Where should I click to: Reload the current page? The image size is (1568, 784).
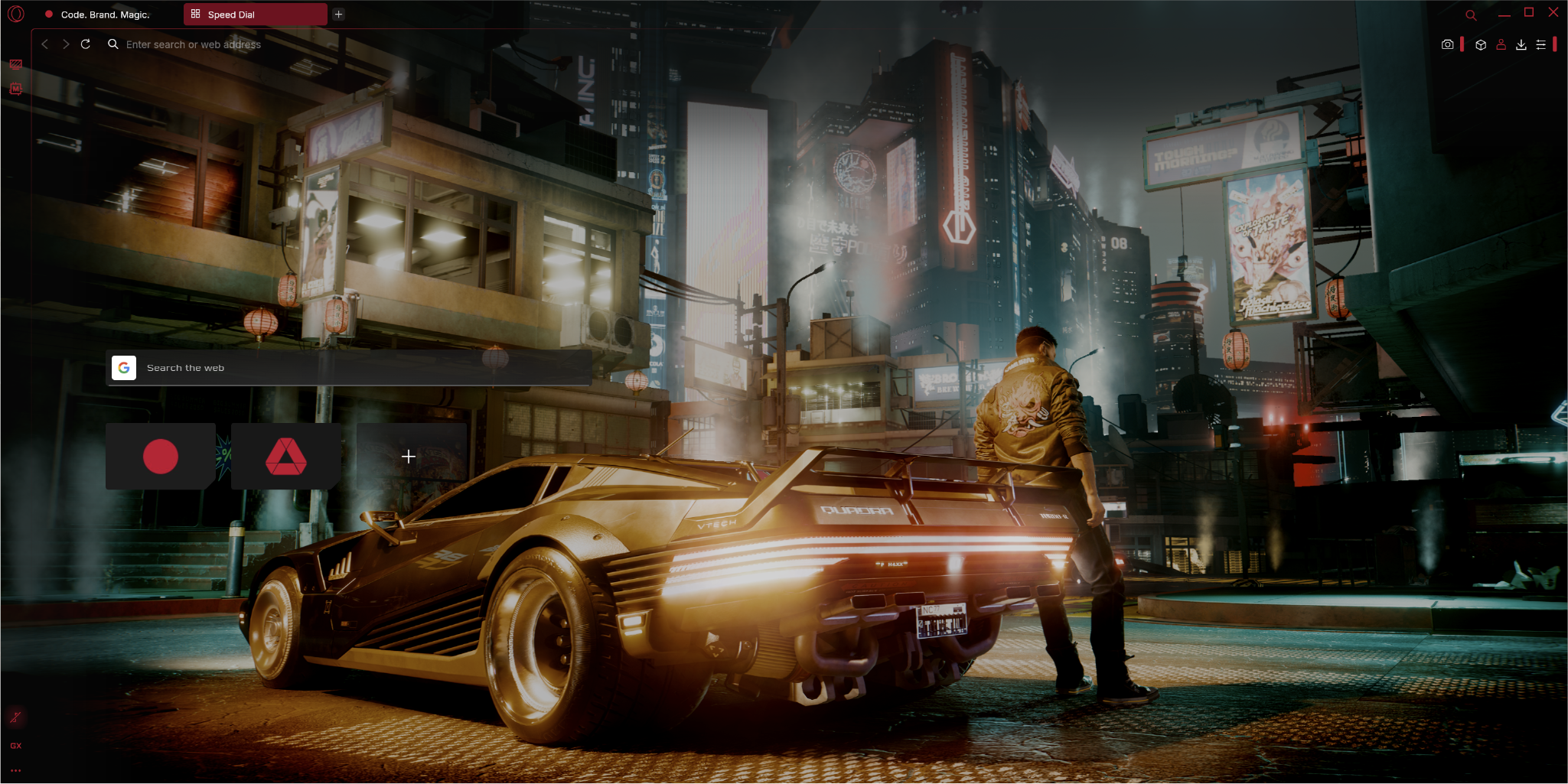point(85,44)
